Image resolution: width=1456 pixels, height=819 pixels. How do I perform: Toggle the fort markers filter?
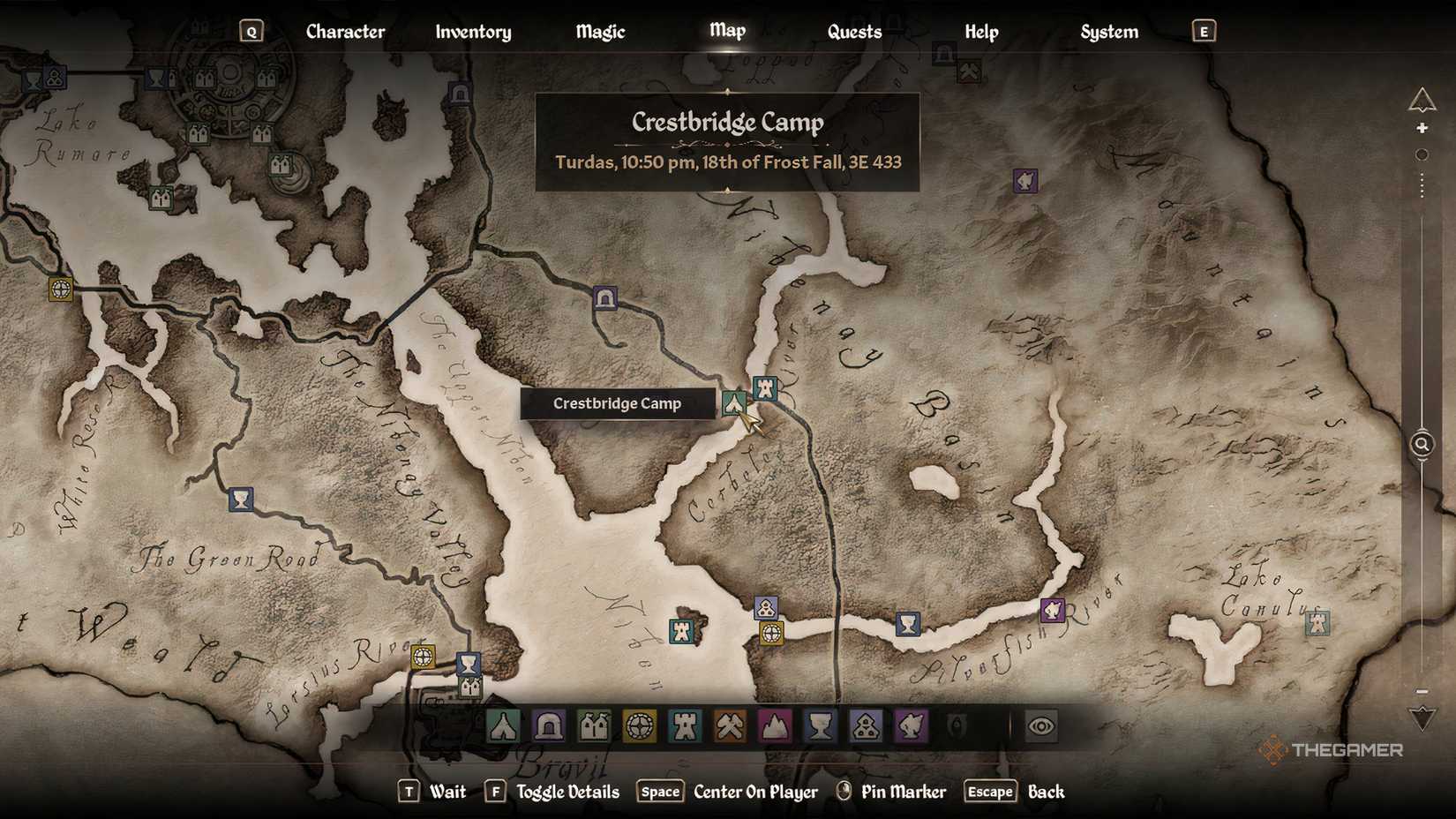(684, 726)
